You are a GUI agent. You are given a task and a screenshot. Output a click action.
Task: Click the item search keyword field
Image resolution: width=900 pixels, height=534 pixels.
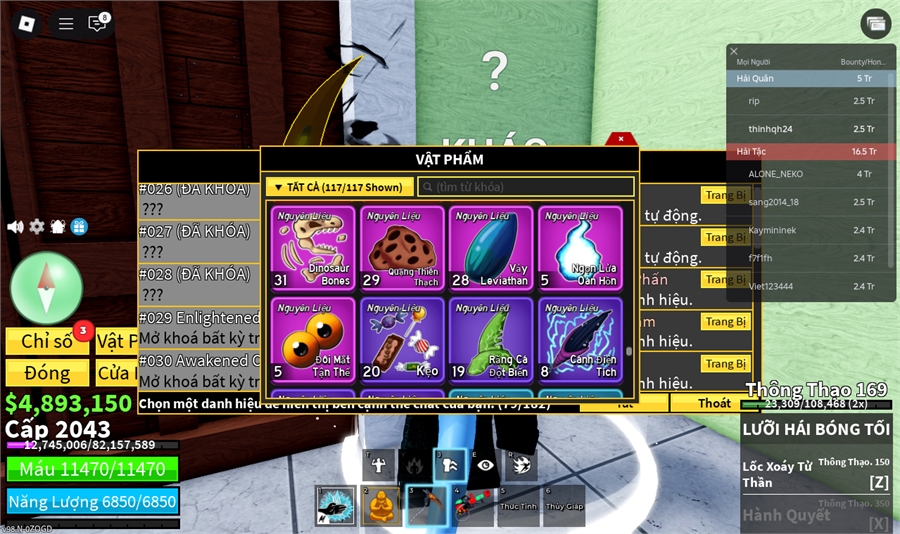tap(526, 187)
